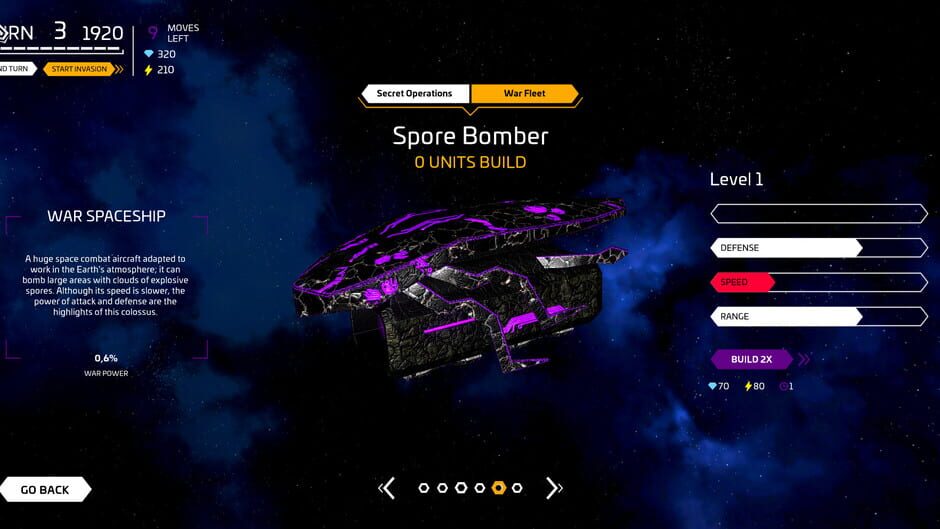Viewport: 940px width, 529px height.
Task: Go back to the previous screen
Action: [x=45, y=490]
